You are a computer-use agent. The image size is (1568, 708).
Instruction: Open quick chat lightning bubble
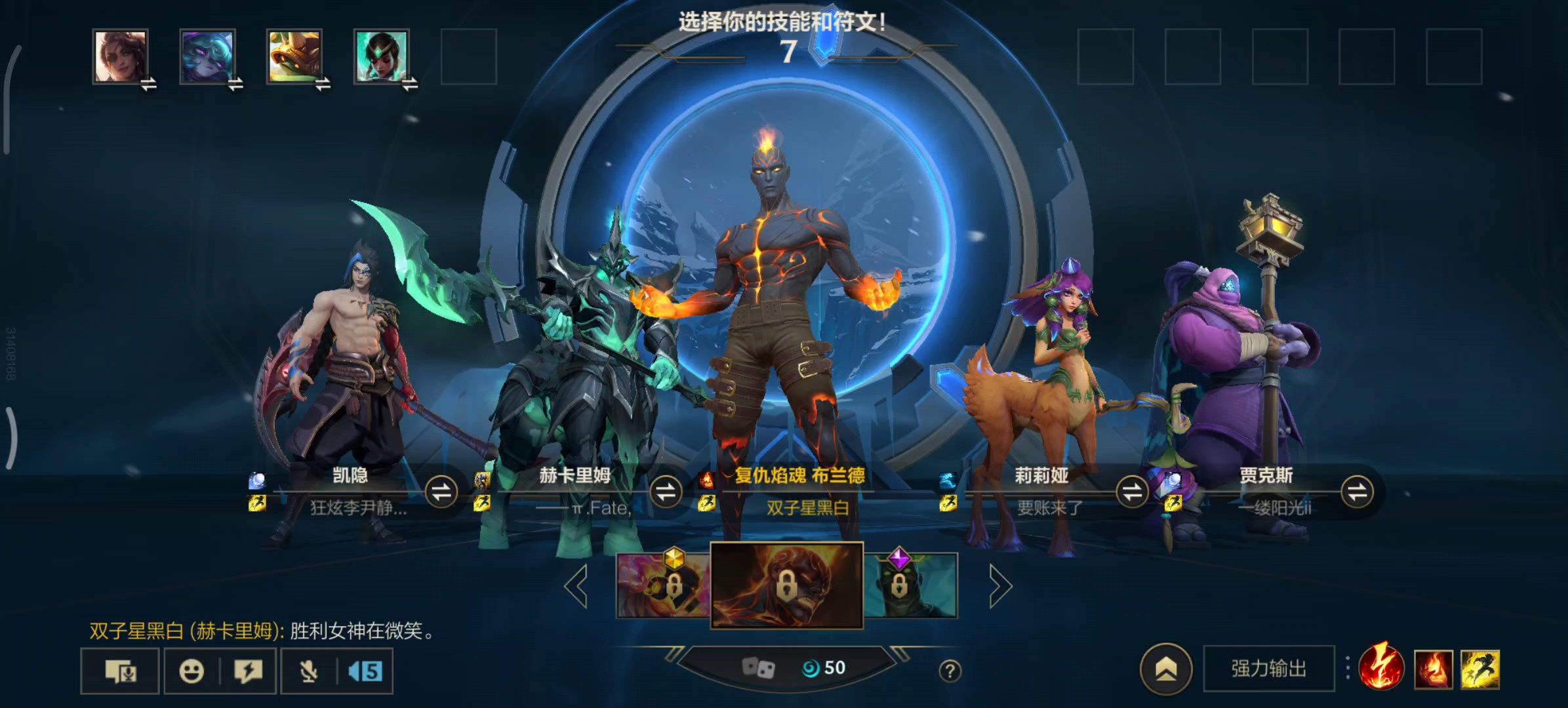tap(248, 671)
